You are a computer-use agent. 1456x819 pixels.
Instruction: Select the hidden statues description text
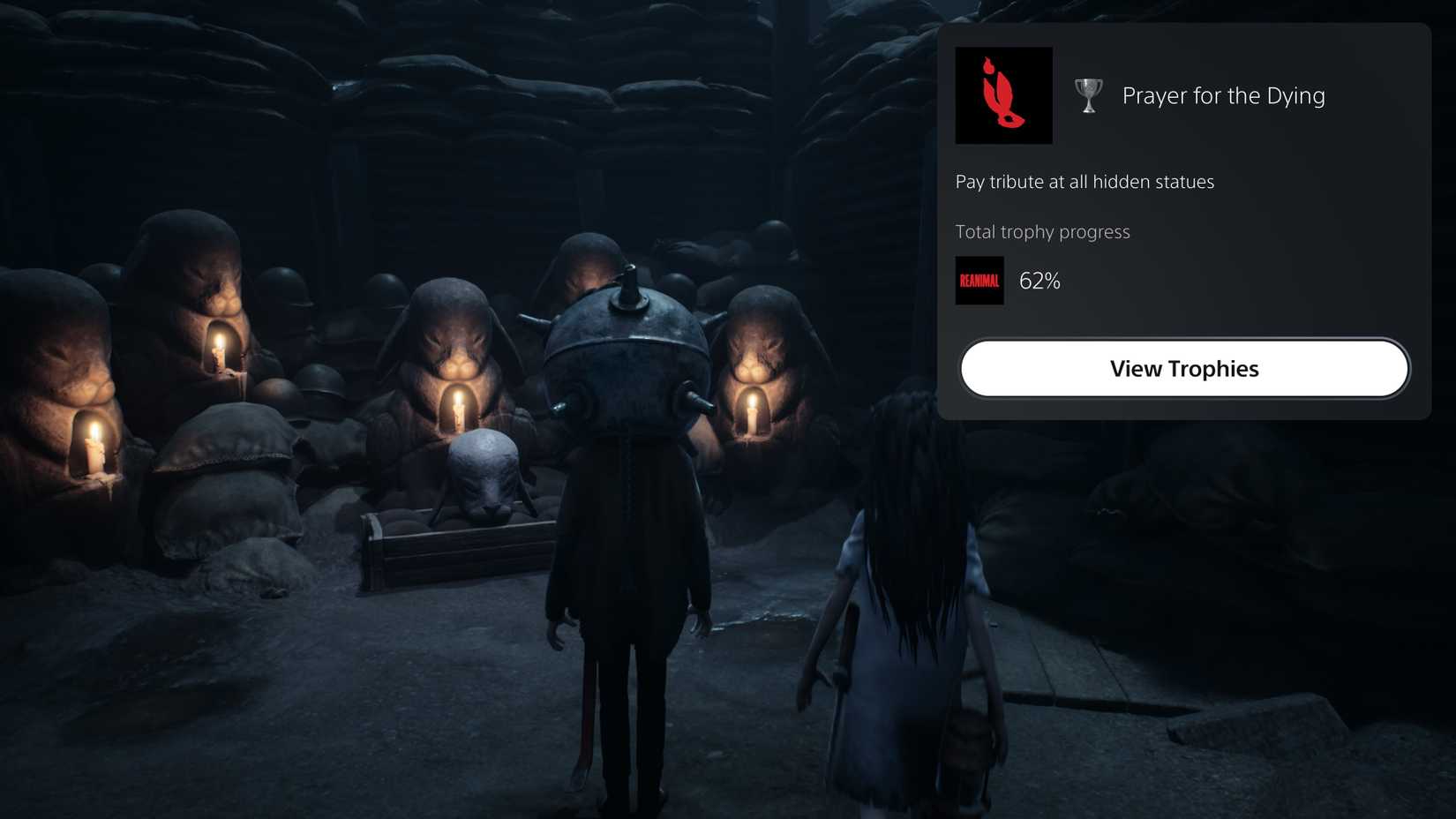1084,182
